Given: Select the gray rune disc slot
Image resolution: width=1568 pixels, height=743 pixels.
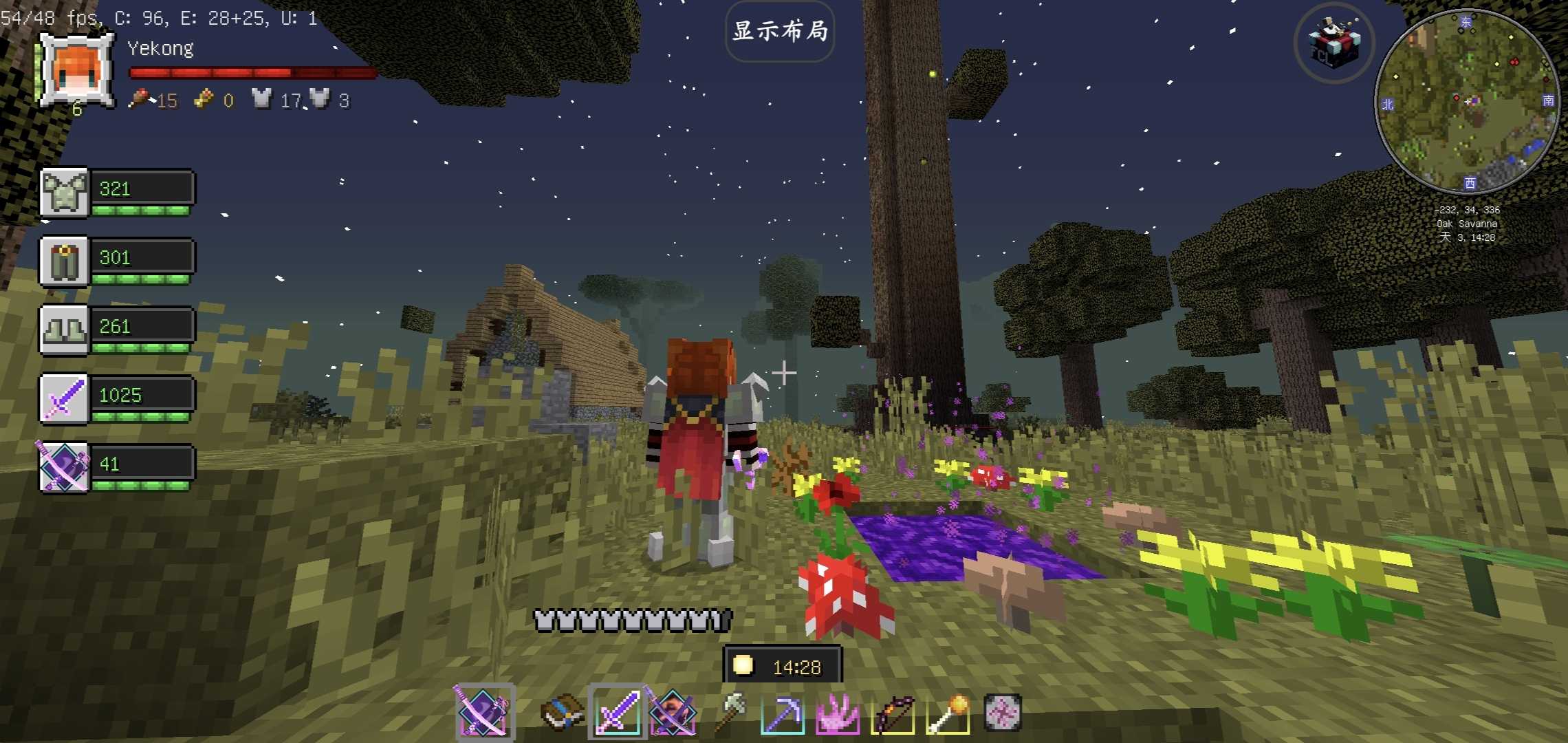Looking at the screenshot, I should click(x=1002, y=712).
